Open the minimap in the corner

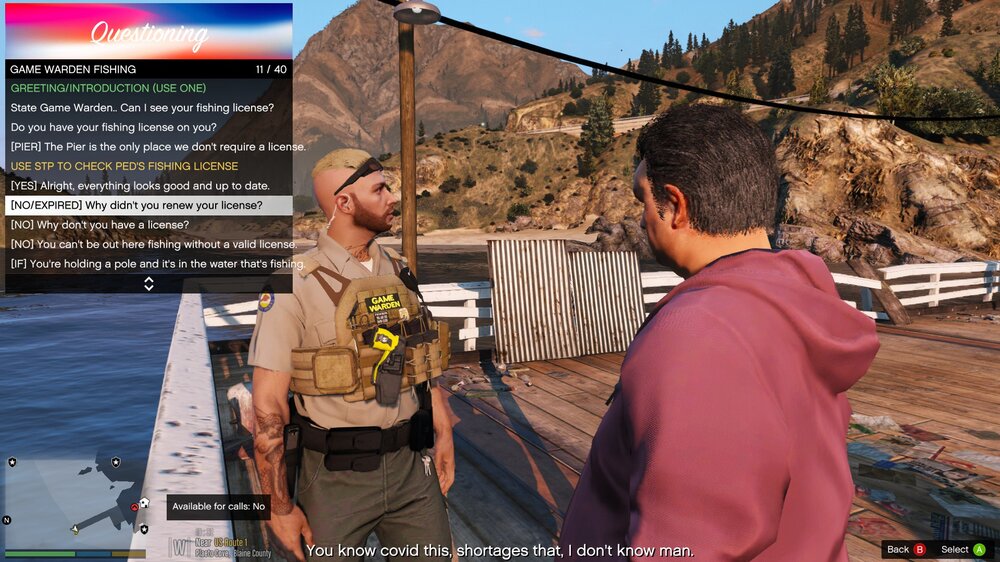76,500
